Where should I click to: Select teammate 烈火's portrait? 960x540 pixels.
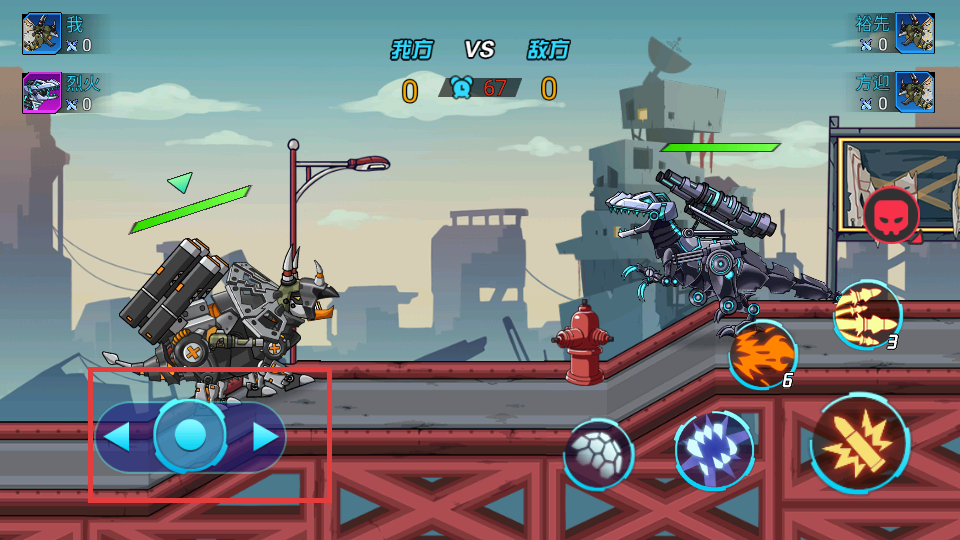tap(42, 93)
